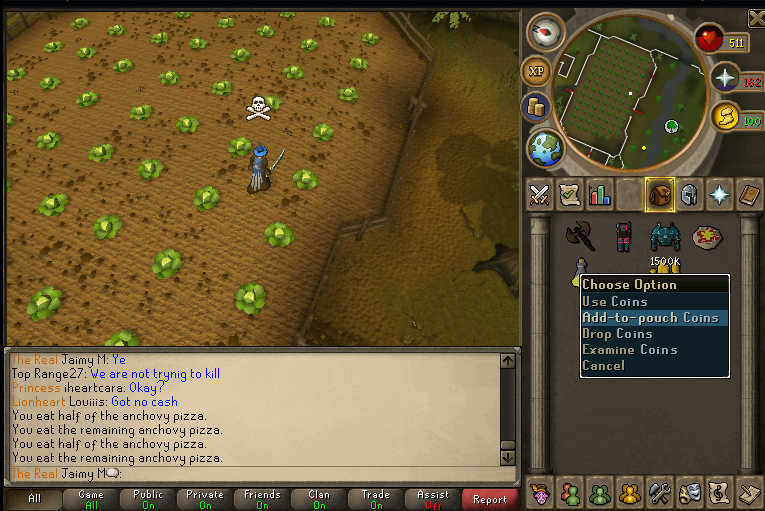
Task: Click the compass icon
Action: (x=545, y=32)
